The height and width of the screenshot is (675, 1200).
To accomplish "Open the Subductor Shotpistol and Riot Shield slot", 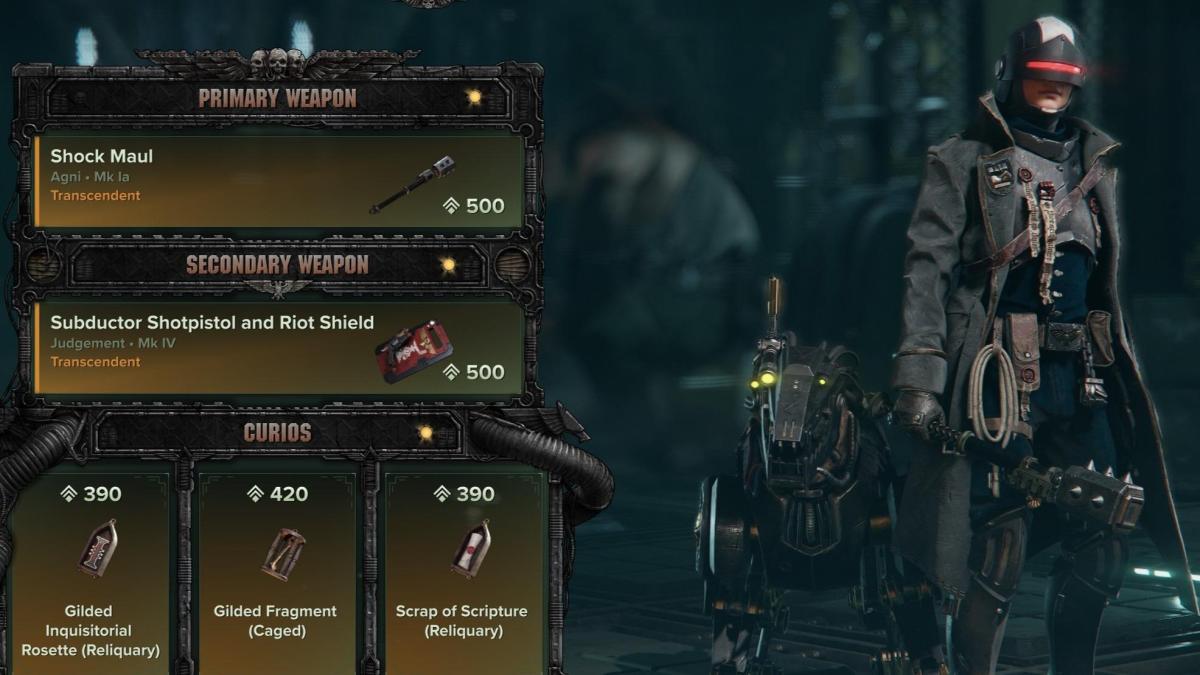I will point(279,345).
